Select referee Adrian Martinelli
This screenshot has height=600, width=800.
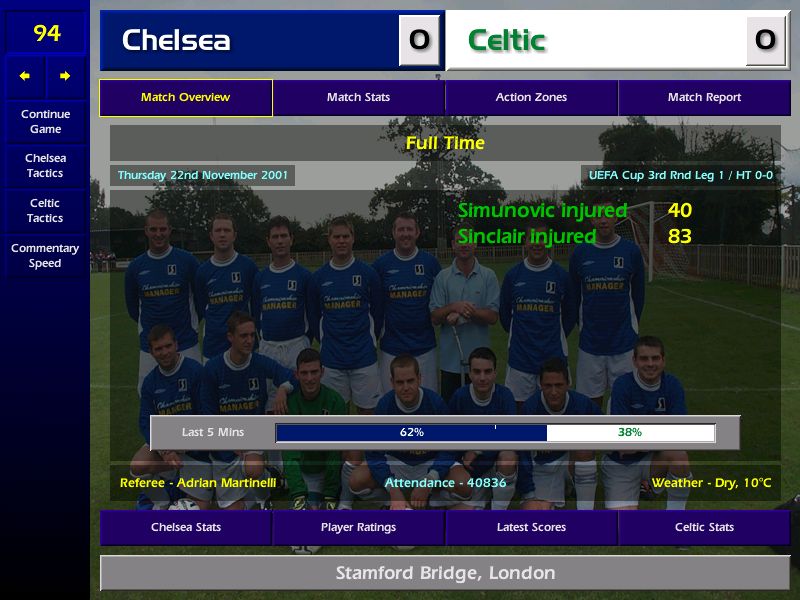point(198,483)
